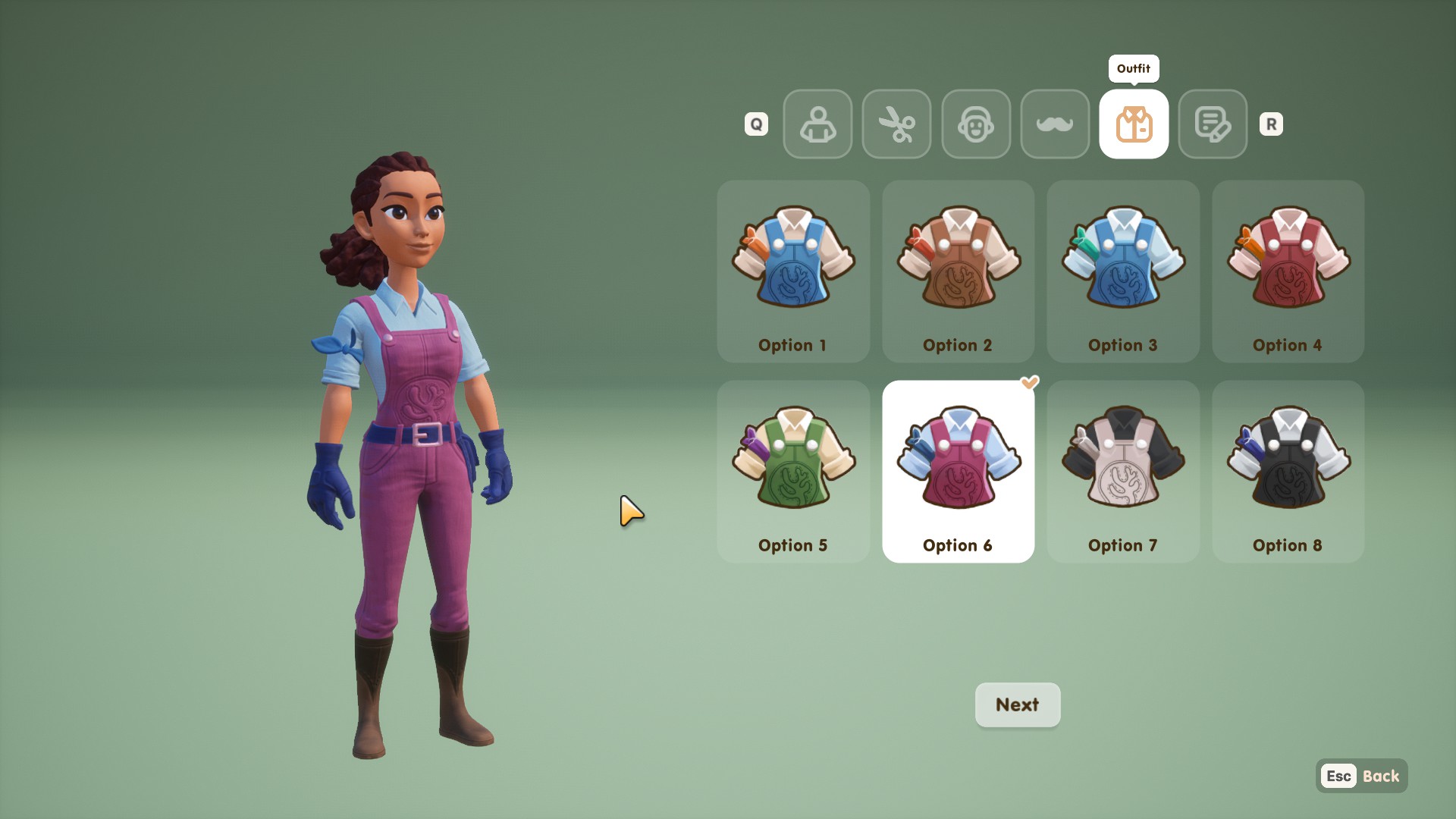Switch to the hairstyle scissors tab

click(896, 124)
